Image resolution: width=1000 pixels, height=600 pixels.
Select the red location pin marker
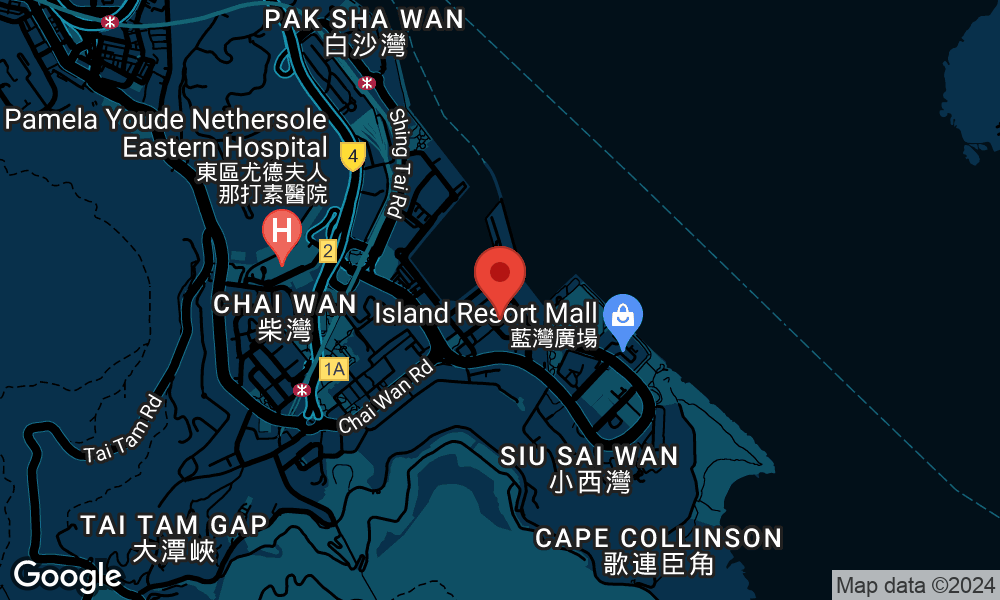[500, 274]
